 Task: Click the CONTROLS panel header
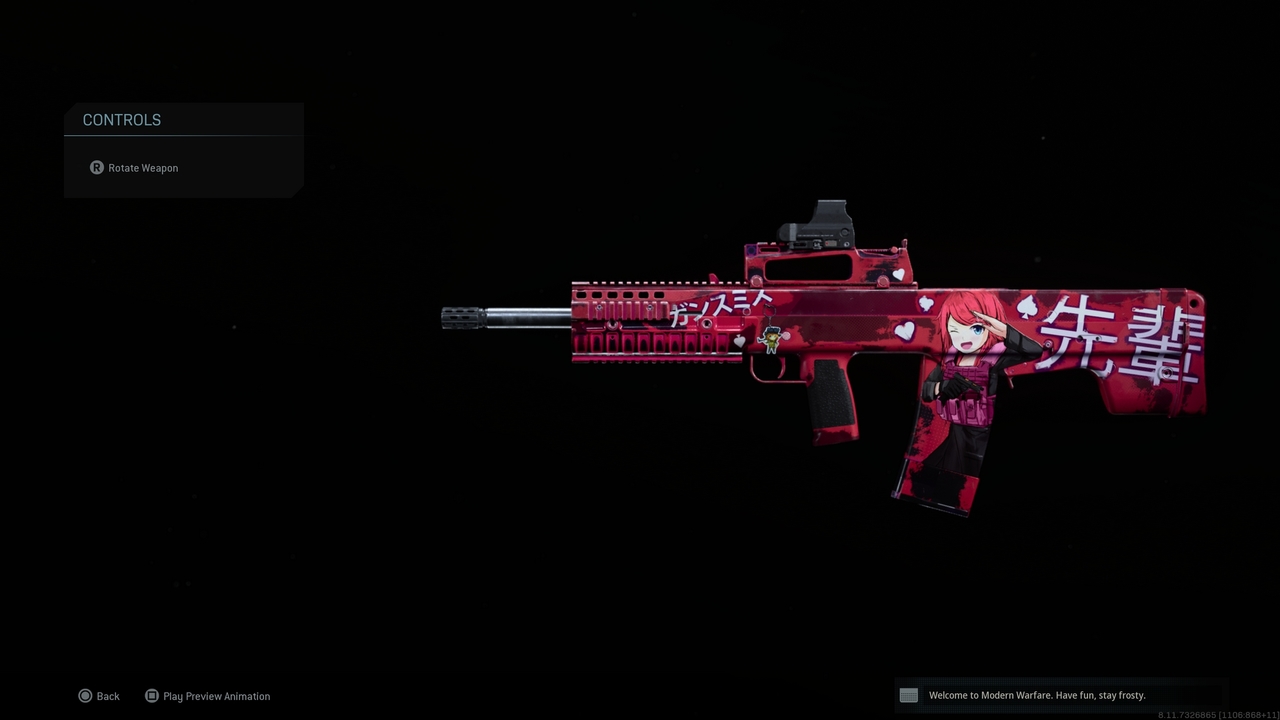coord(121,120)
